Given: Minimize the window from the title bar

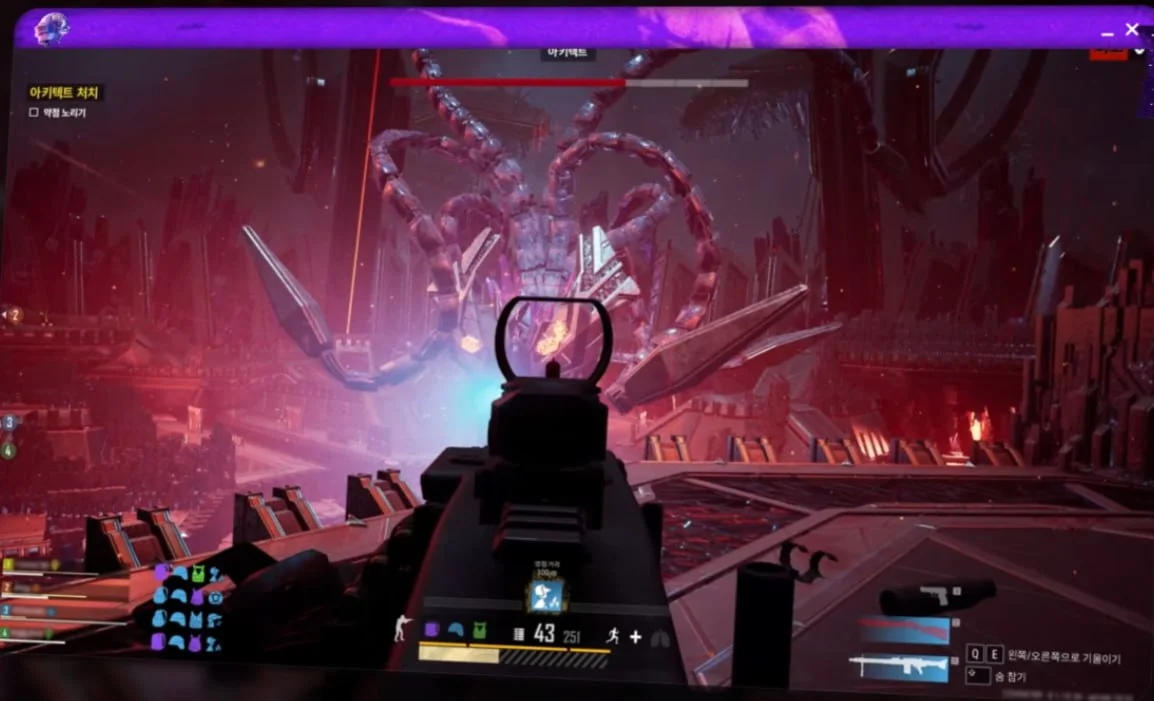Looking at the screenshot, I should coord(1107,33).
